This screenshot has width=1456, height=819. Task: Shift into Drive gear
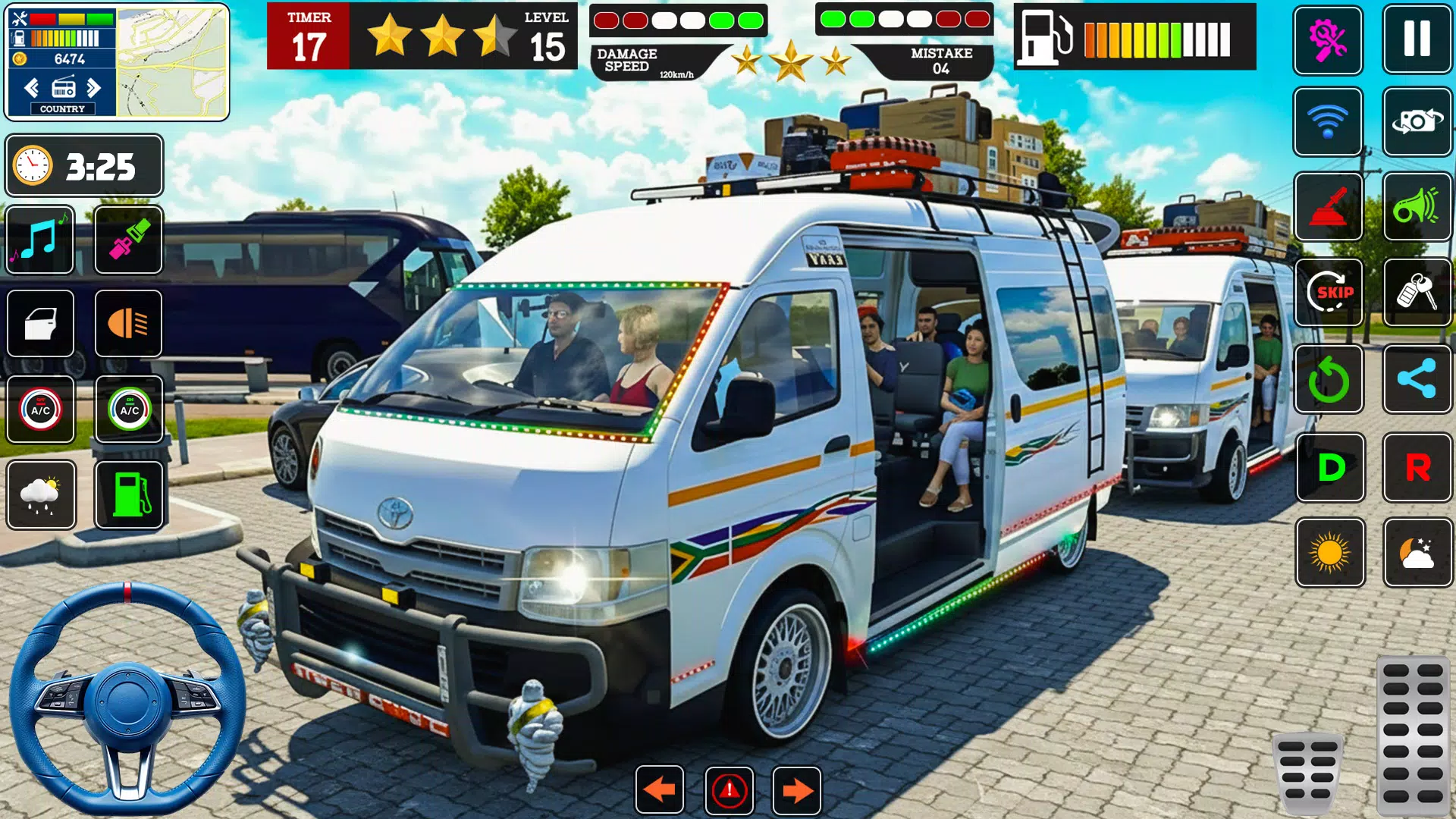pos(1330,467)
